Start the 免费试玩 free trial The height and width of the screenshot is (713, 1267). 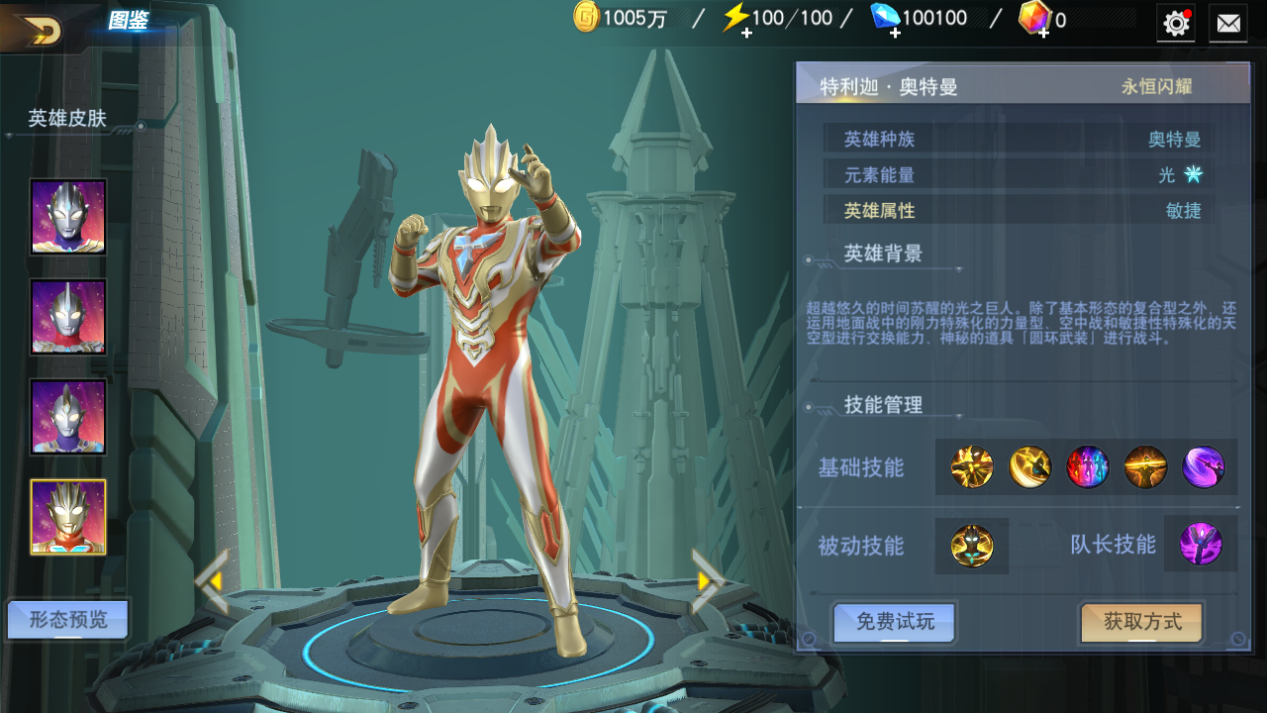895,622
